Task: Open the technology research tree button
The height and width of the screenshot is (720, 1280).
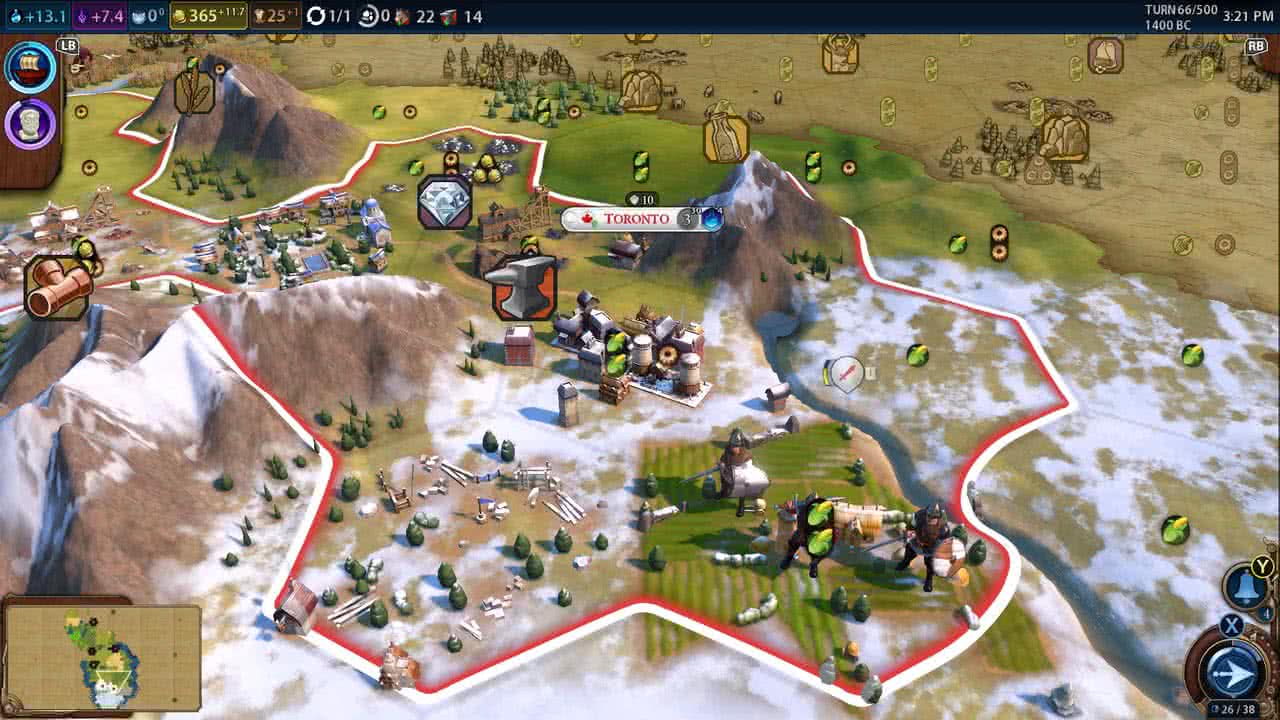Action: (30, 68)
